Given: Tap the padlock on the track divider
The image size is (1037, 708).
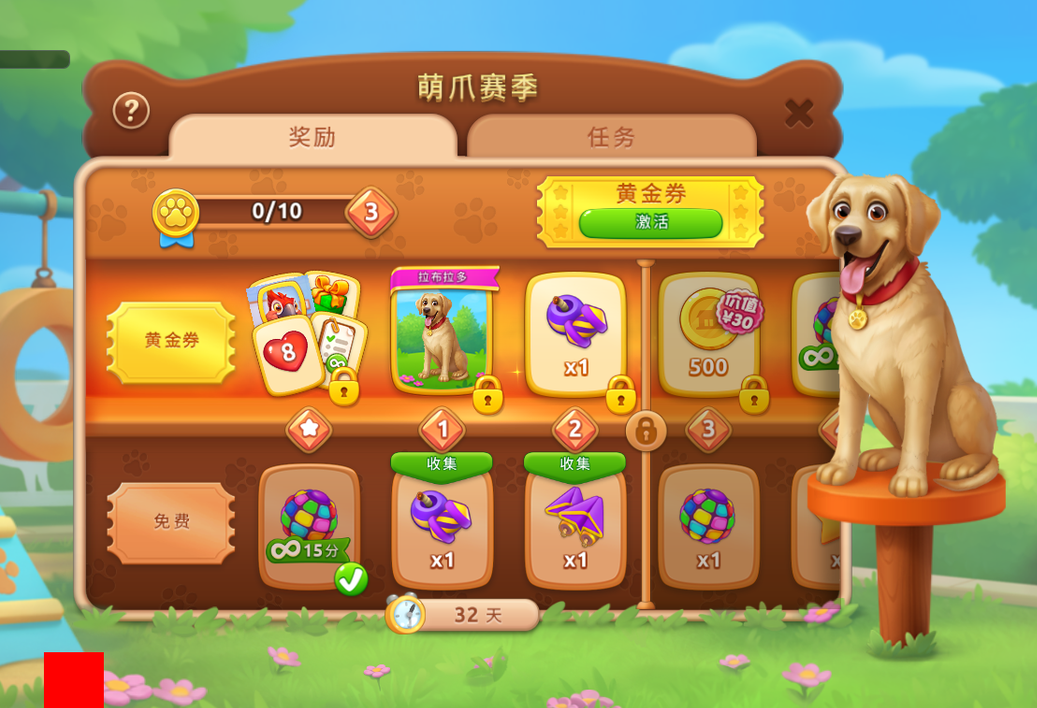Looking at the screenshot, I should [646, 431].
